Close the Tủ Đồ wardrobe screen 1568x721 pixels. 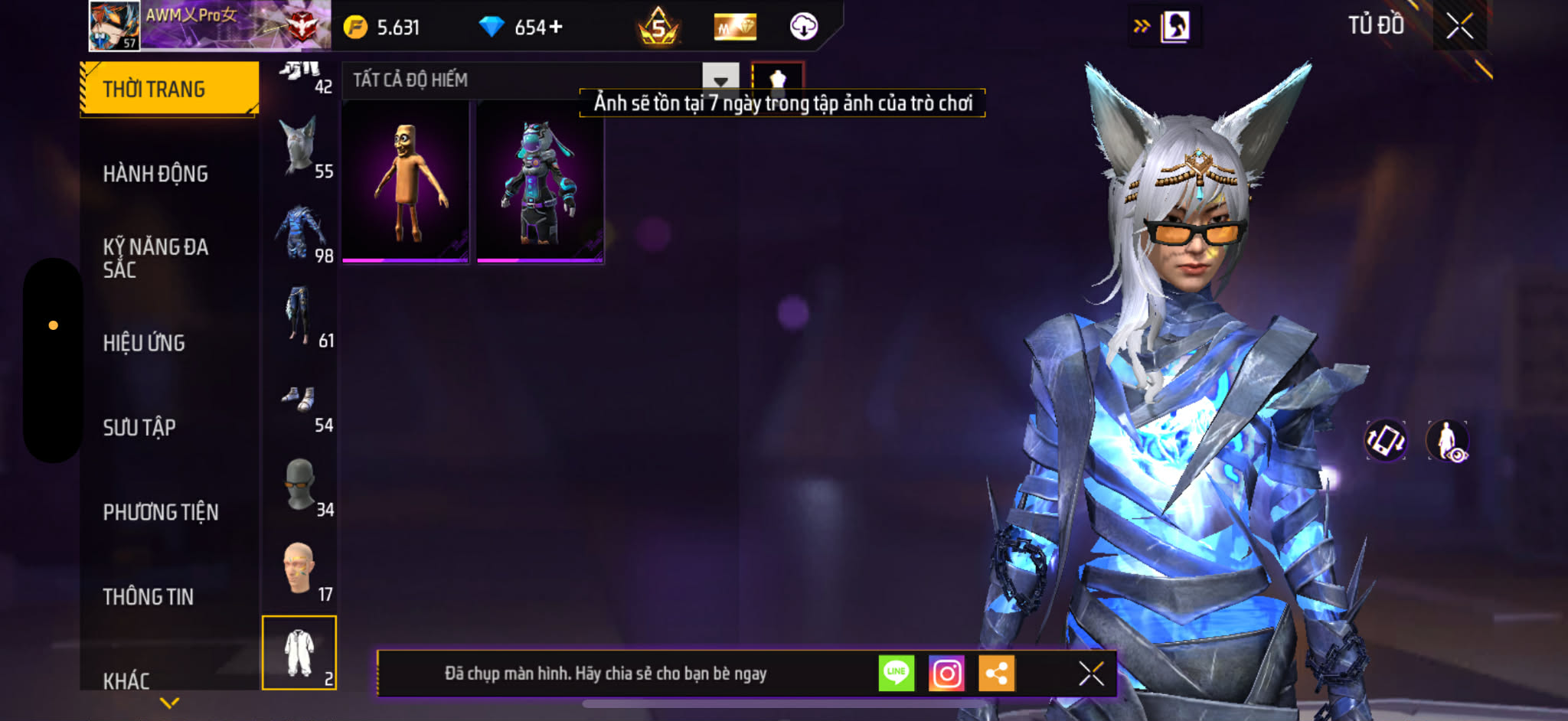[1459, 27]
